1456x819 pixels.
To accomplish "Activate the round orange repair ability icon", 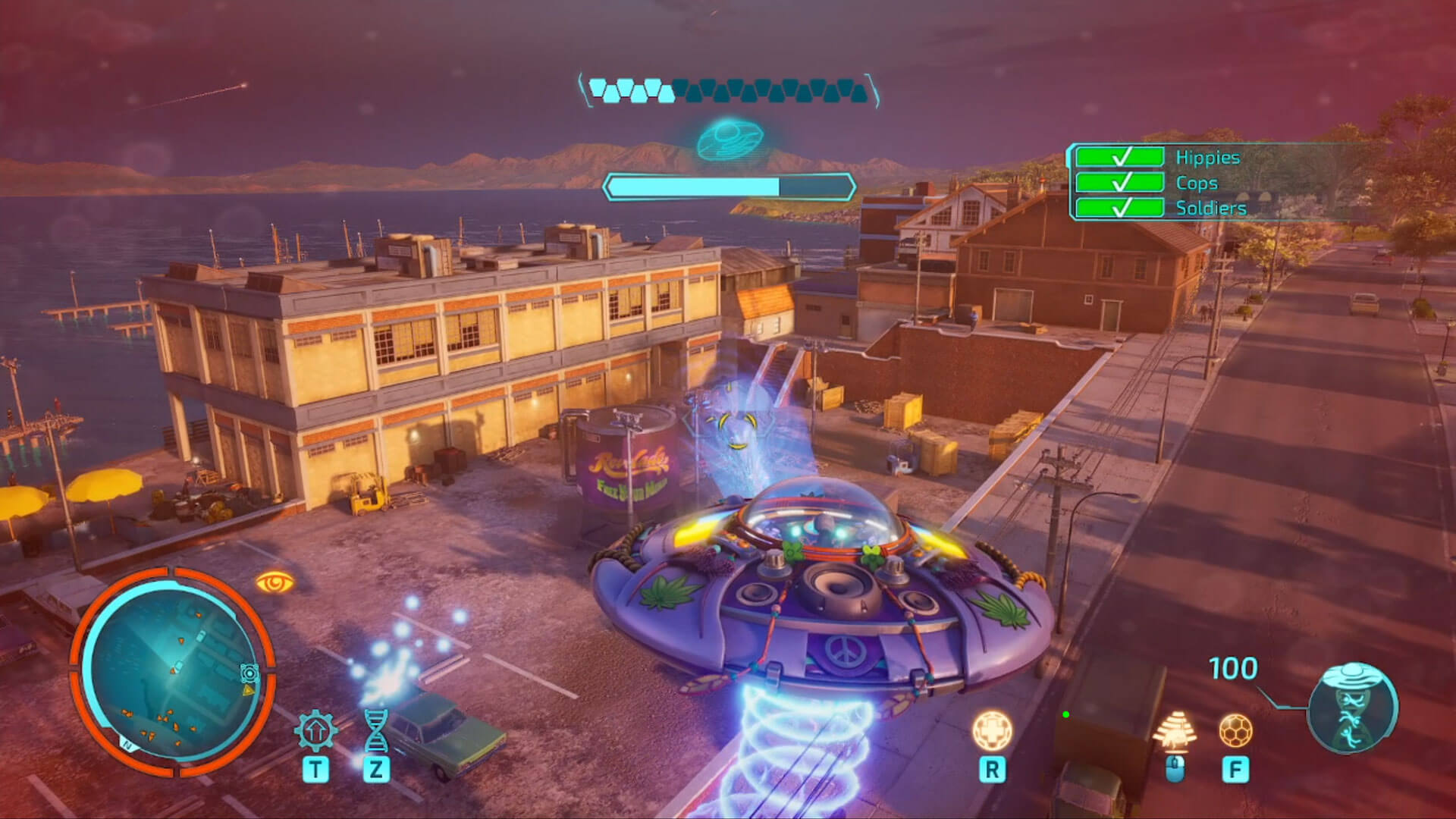I will pyautogui.click(x=991, y=730).
